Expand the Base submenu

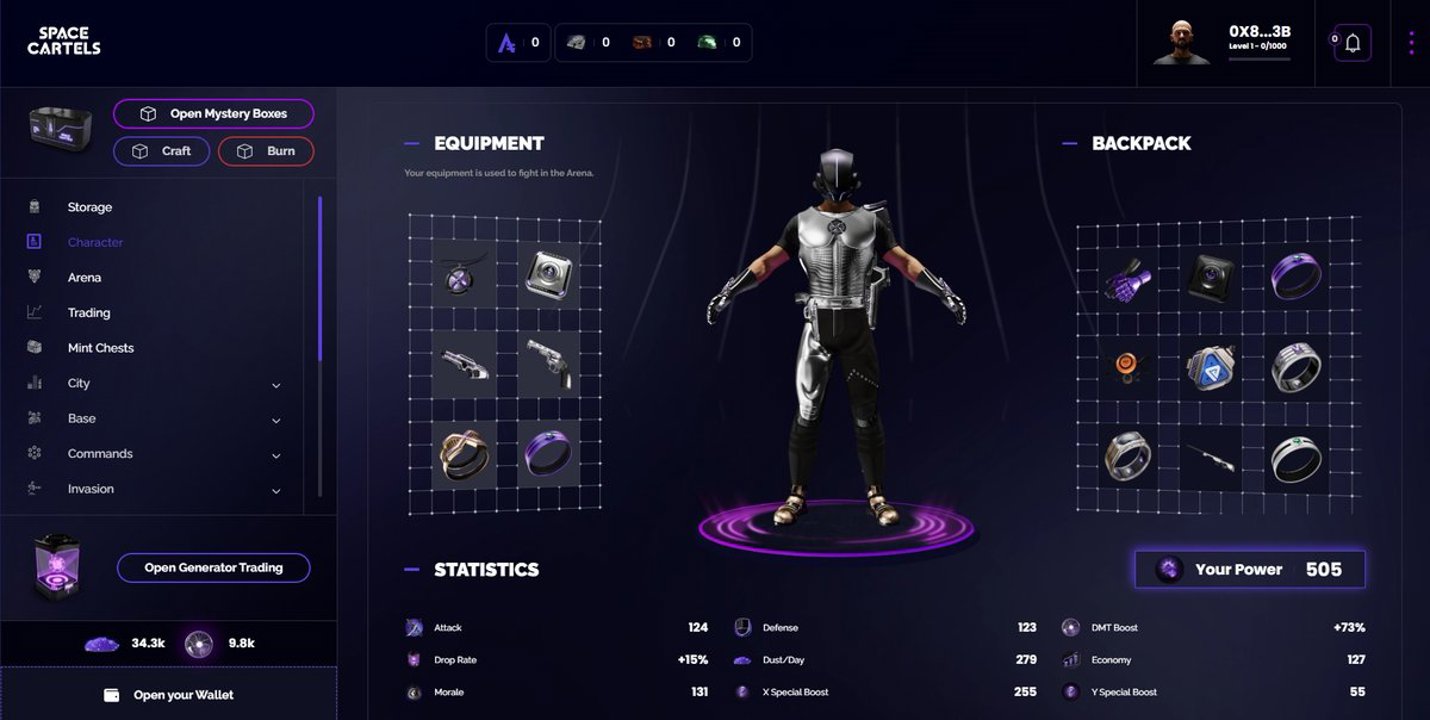(276, 420)
